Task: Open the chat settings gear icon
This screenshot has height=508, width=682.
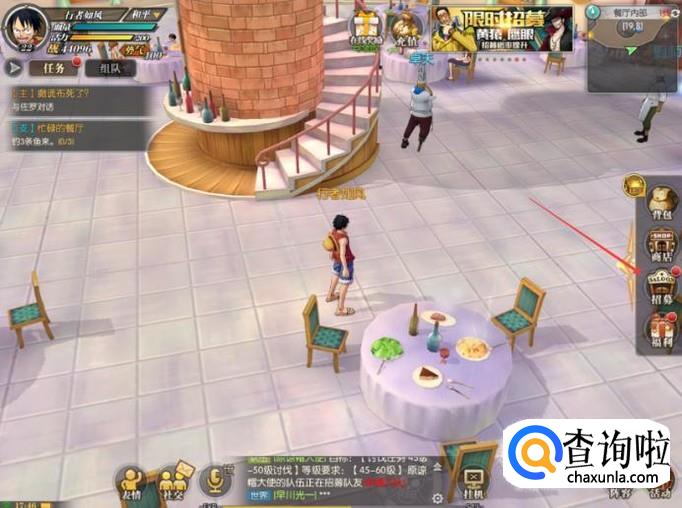Action: (x=437, y=497)
